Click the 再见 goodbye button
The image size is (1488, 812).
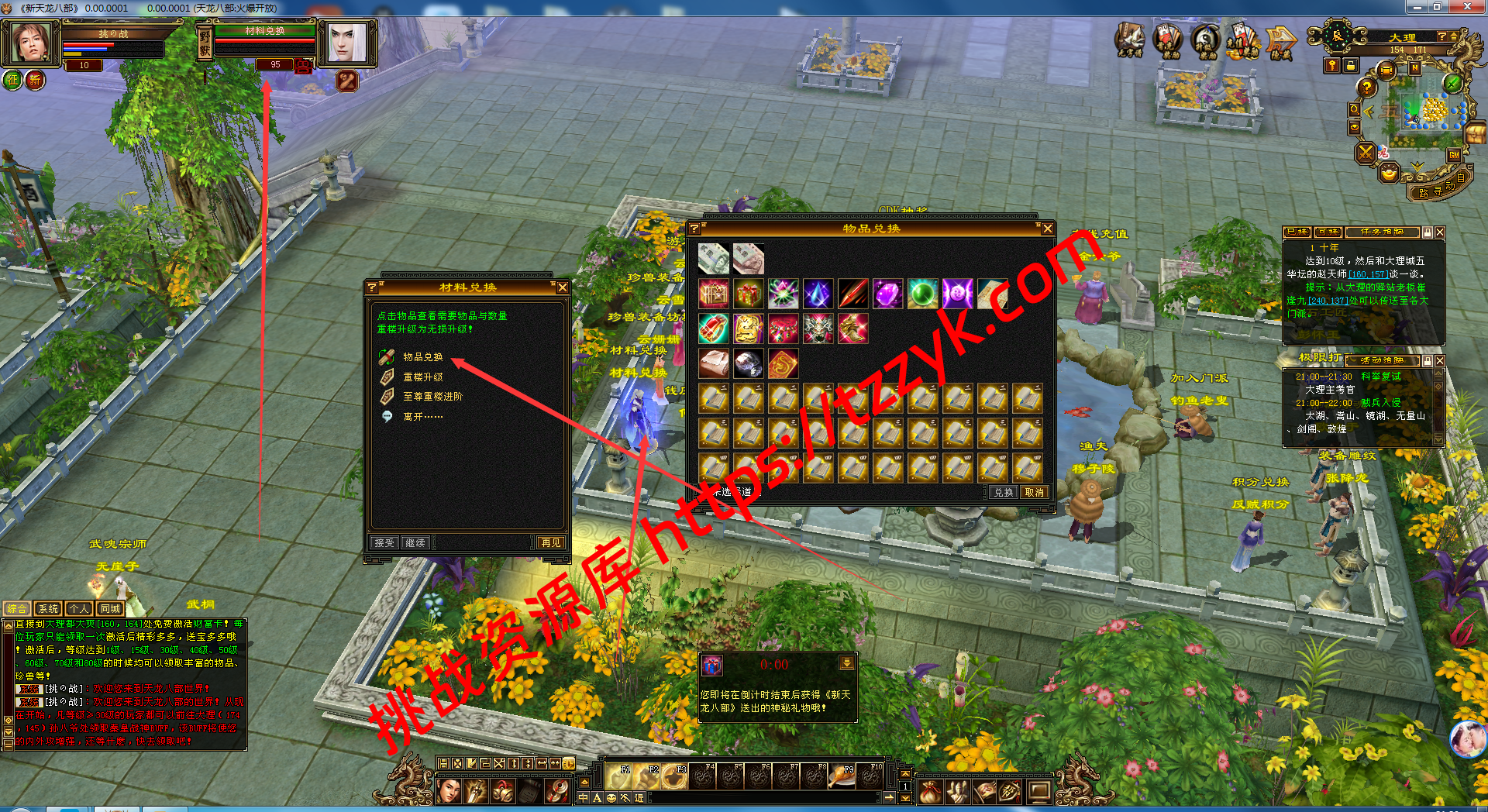(x=551, y=543)
